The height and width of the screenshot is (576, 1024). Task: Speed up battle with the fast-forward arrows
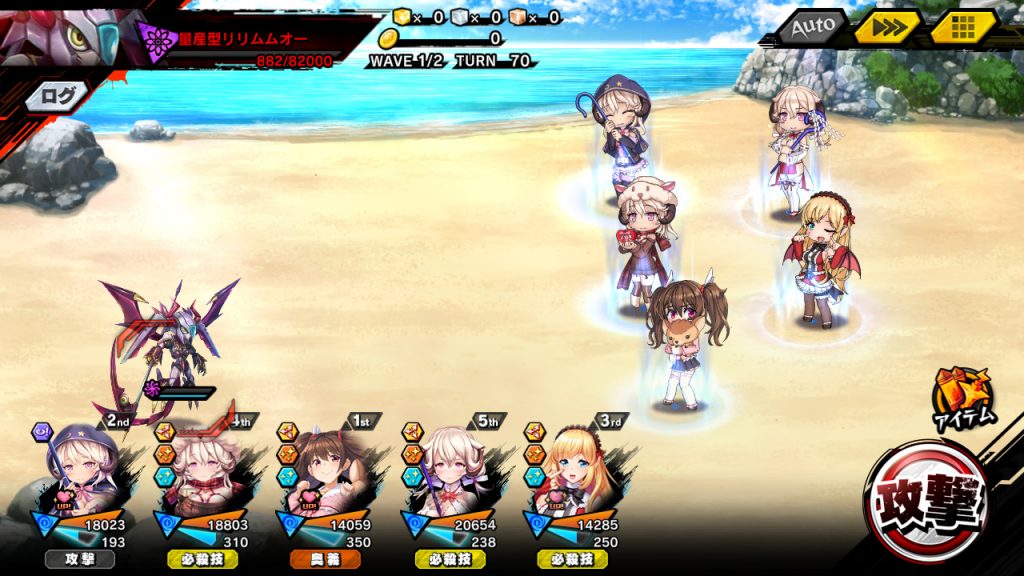click(886, 28)
